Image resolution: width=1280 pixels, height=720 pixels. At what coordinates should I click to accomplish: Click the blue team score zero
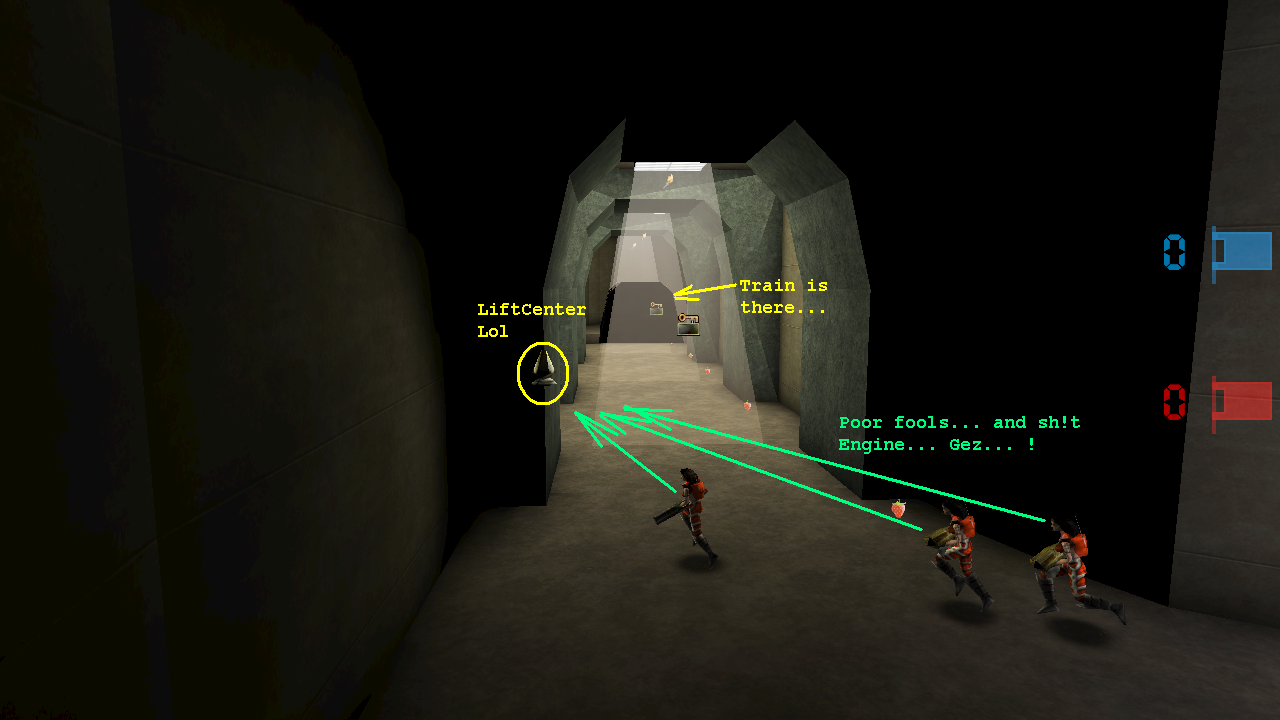click(x=1173, y=253)
